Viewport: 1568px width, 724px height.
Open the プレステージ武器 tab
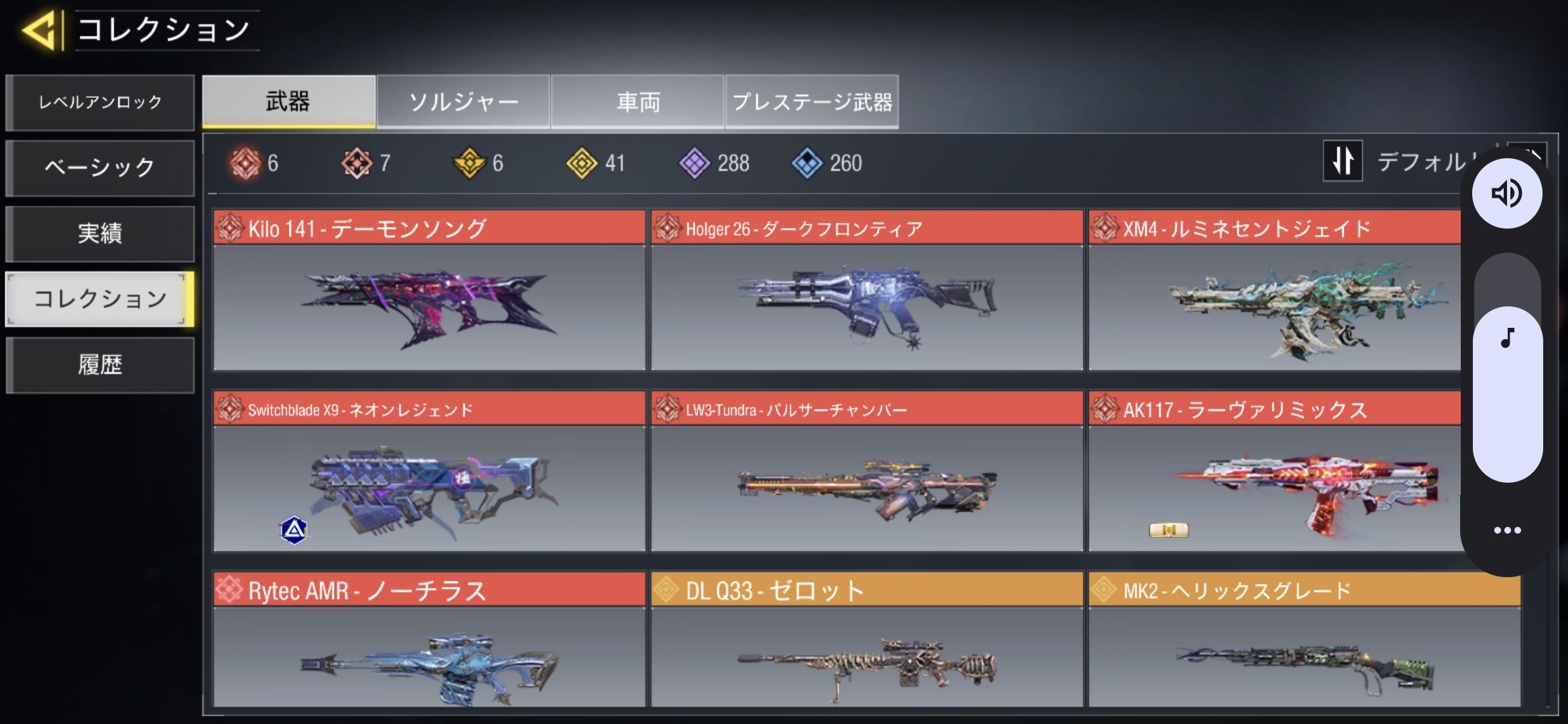point(811,102)
